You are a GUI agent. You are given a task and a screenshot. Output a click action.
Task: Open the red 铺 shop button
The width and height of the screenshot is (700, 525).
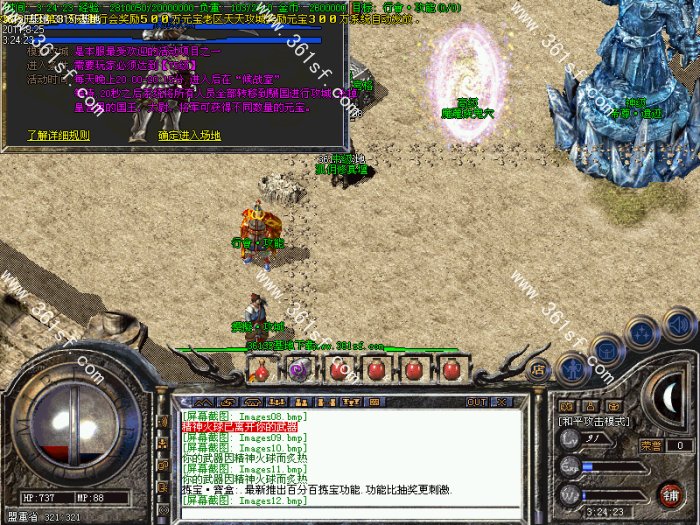pos(670,494)
